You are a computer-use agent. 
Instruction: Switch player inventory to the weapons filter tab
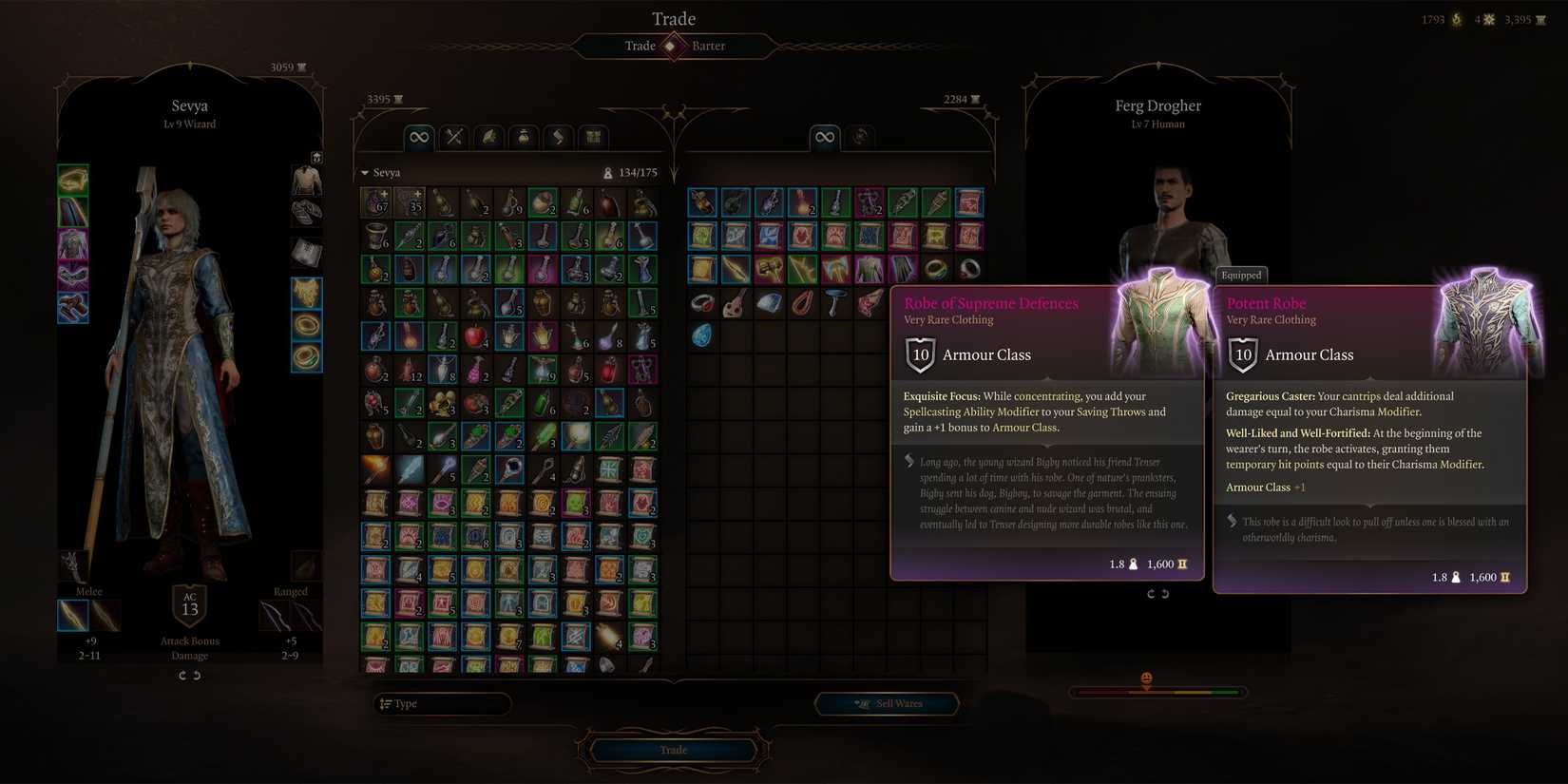click(x=454, y=138)
